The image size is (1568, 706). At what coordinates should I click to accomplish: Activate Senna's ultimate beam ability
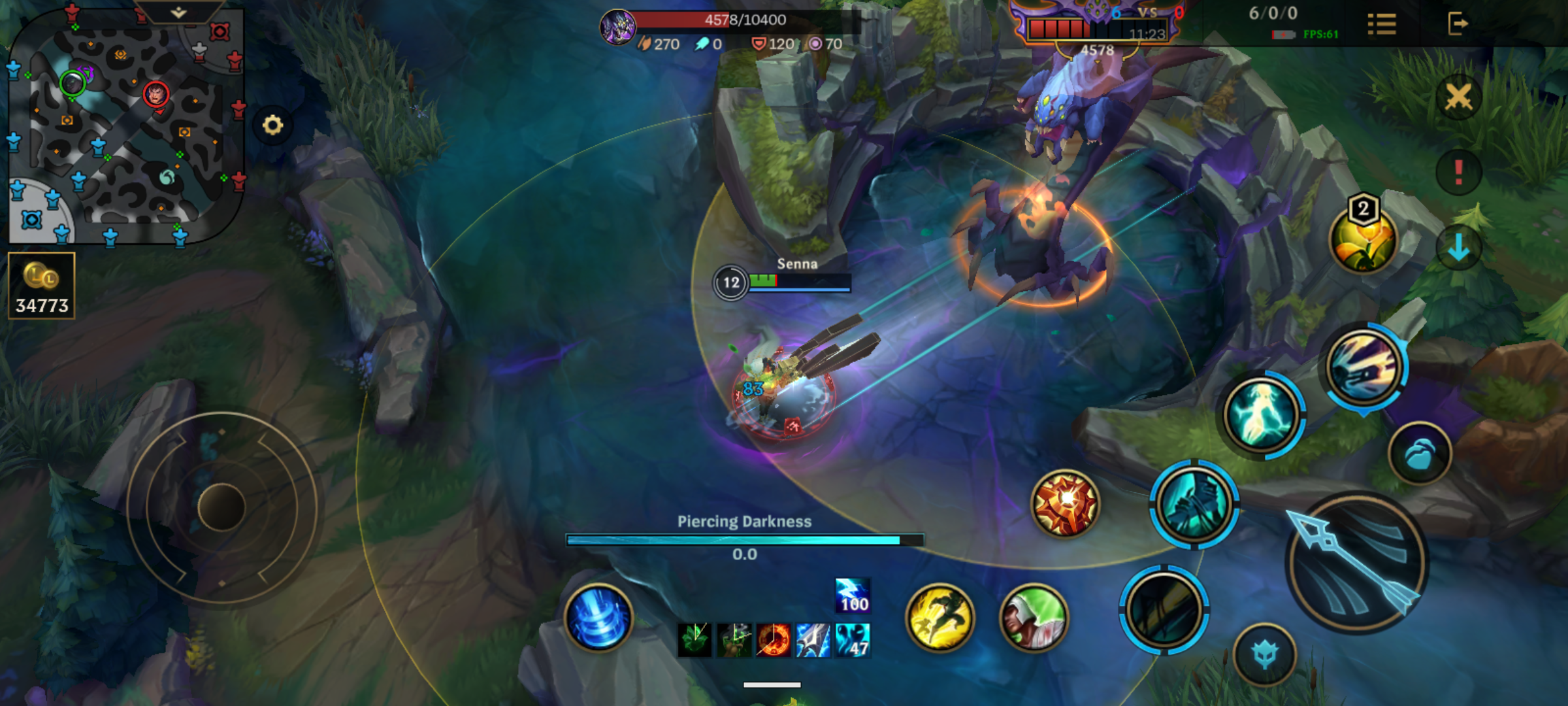1364,367
